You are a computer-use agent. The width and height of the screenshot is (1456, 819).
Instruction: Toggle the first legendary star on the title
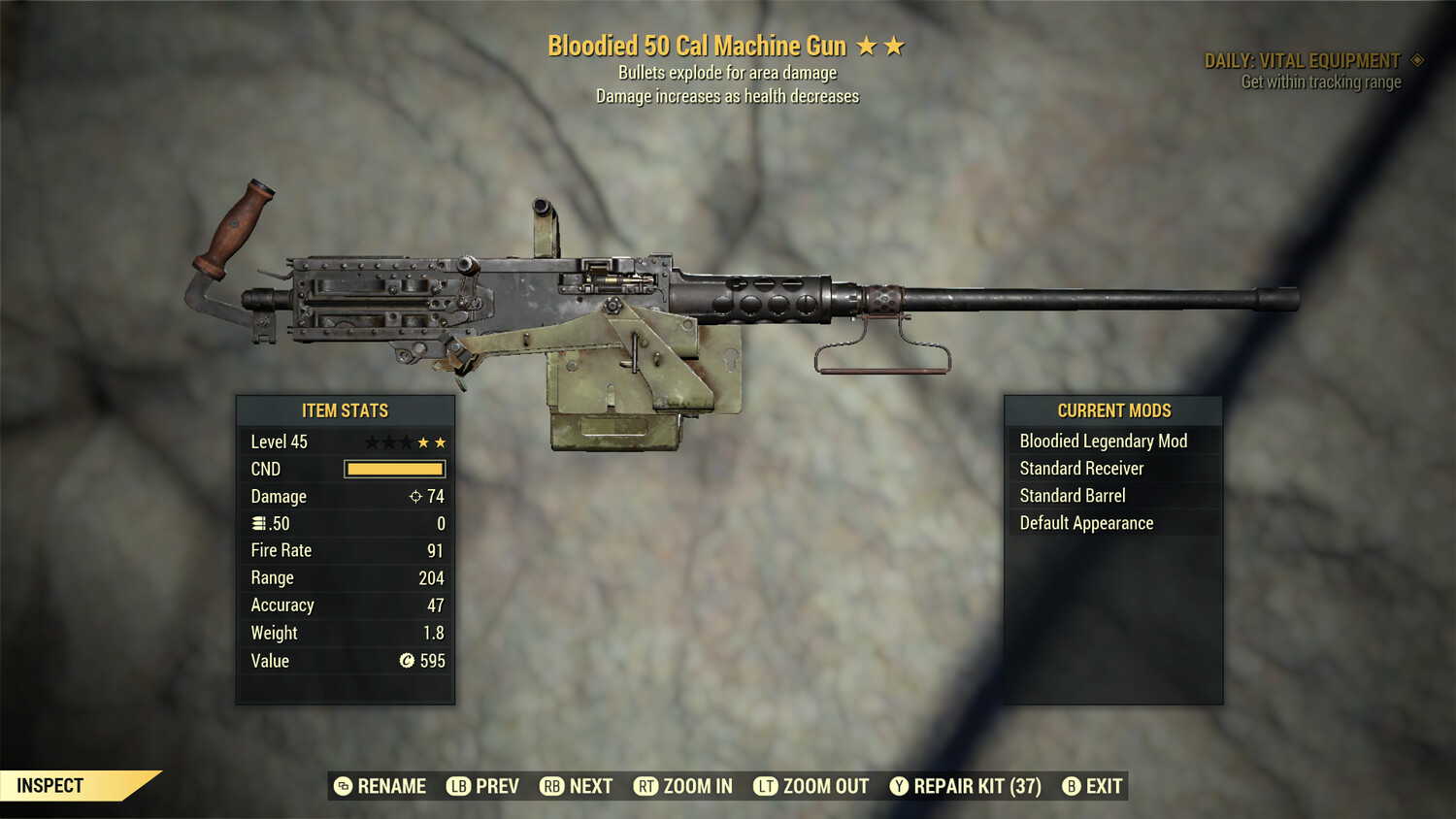[867, 45]
